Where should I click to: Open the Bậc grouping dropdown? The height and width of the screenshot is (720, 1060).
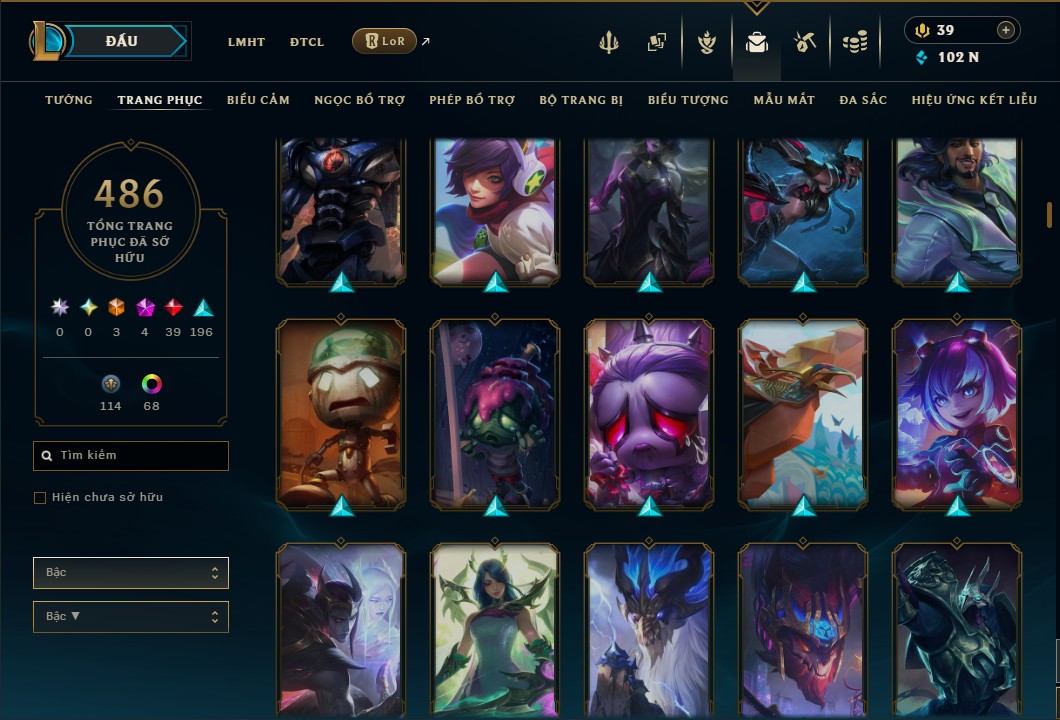pyautogui.click(x=131, y=573)
